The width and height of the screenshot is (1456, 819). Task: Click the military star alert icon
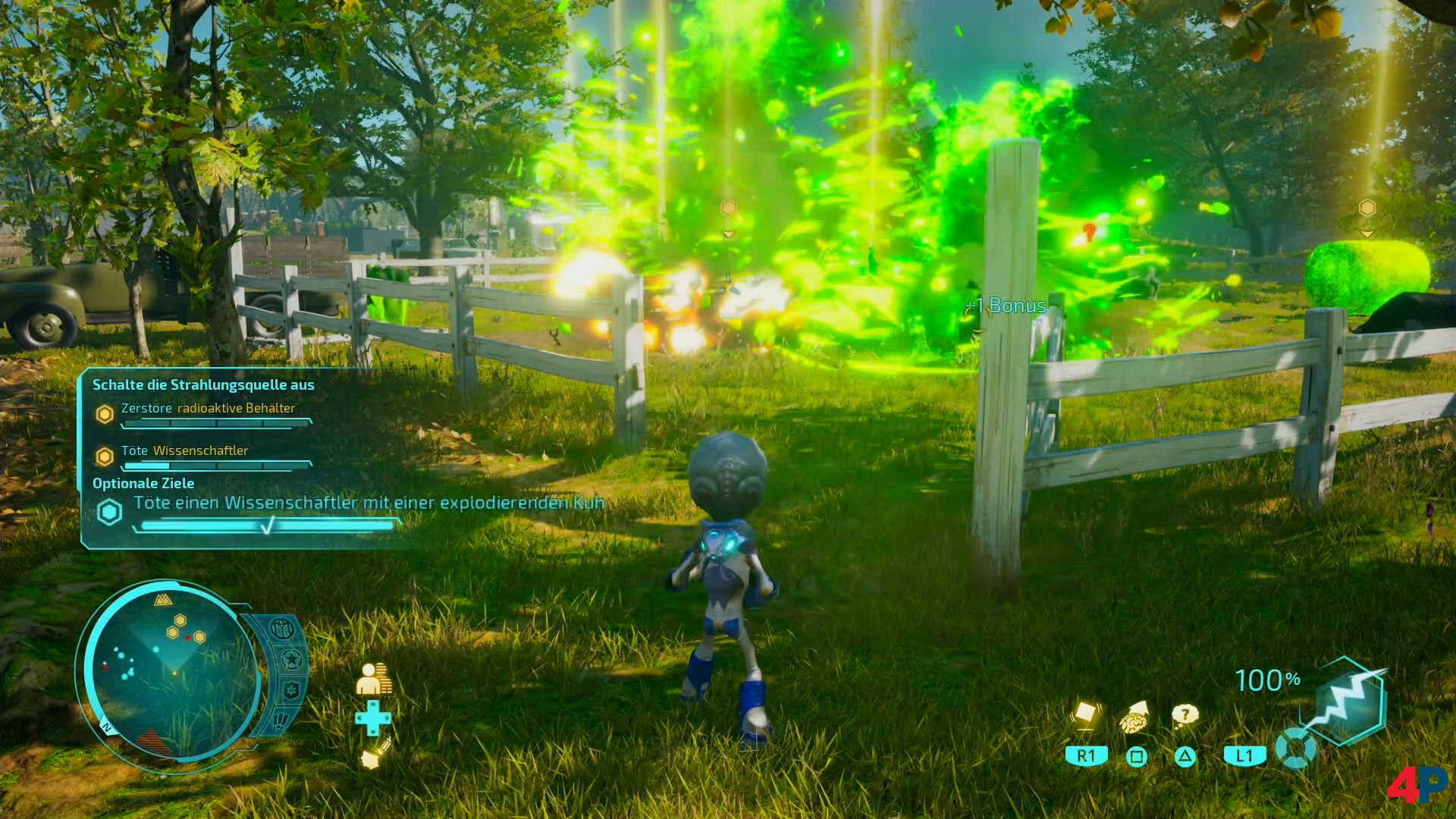coord(292,661)
